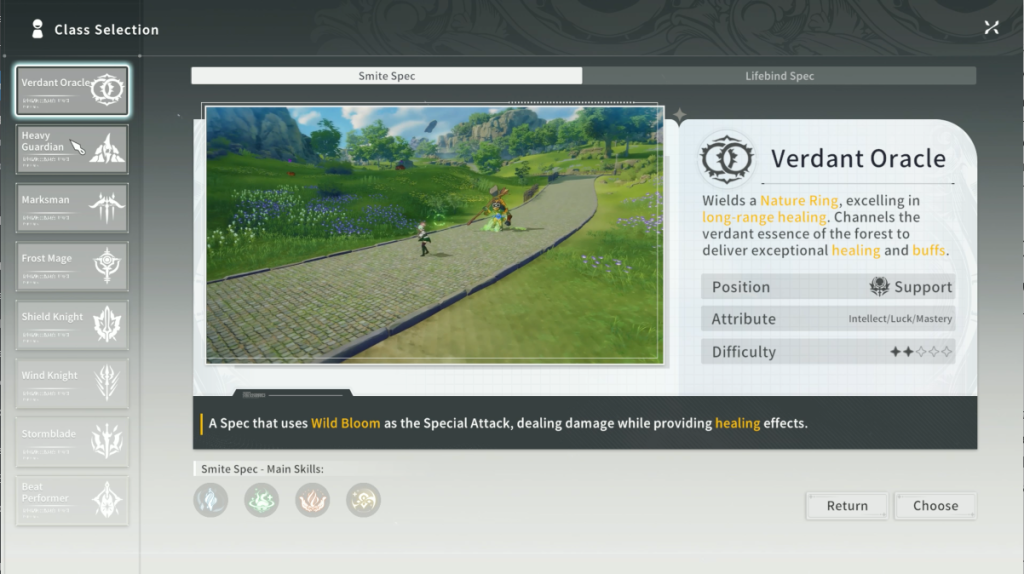Pick the Beat Performer class
This screenshot has height=574, width=1024.
click(x=72, y=500)
